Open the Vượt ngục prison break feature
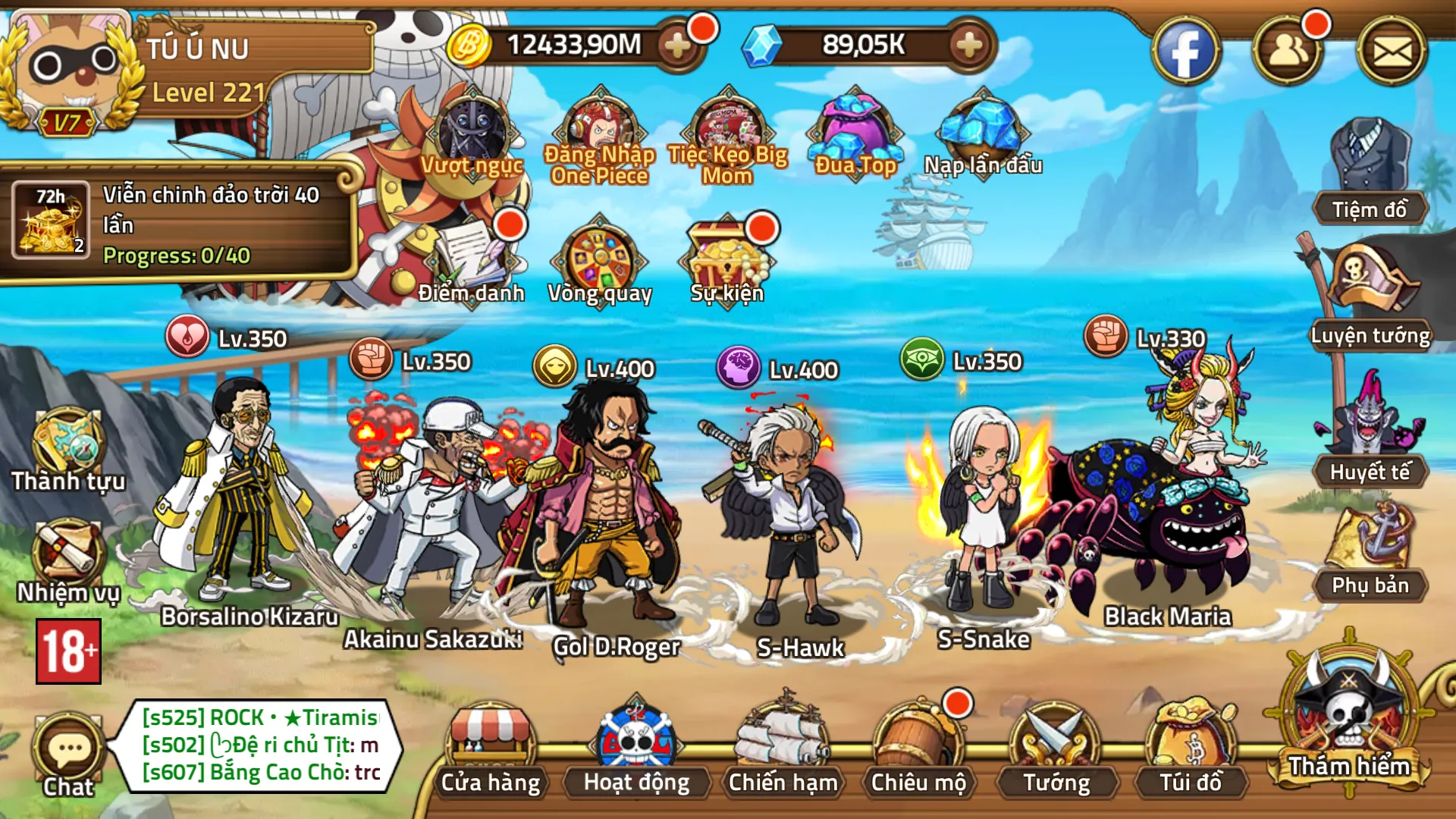Image resolution: width=1456 pixels, height=819 pixels. (x=469, y=133)
